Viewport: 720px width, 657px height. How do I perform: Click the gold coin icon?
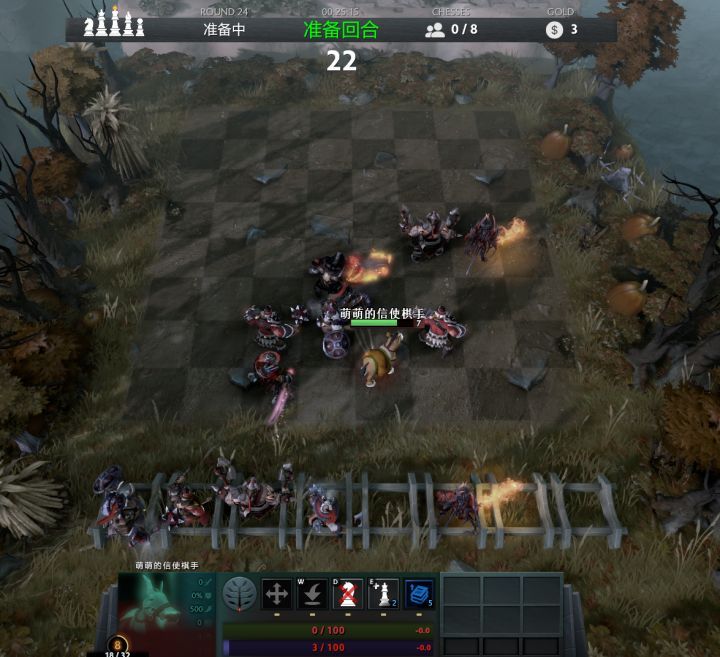click(554, 30)
